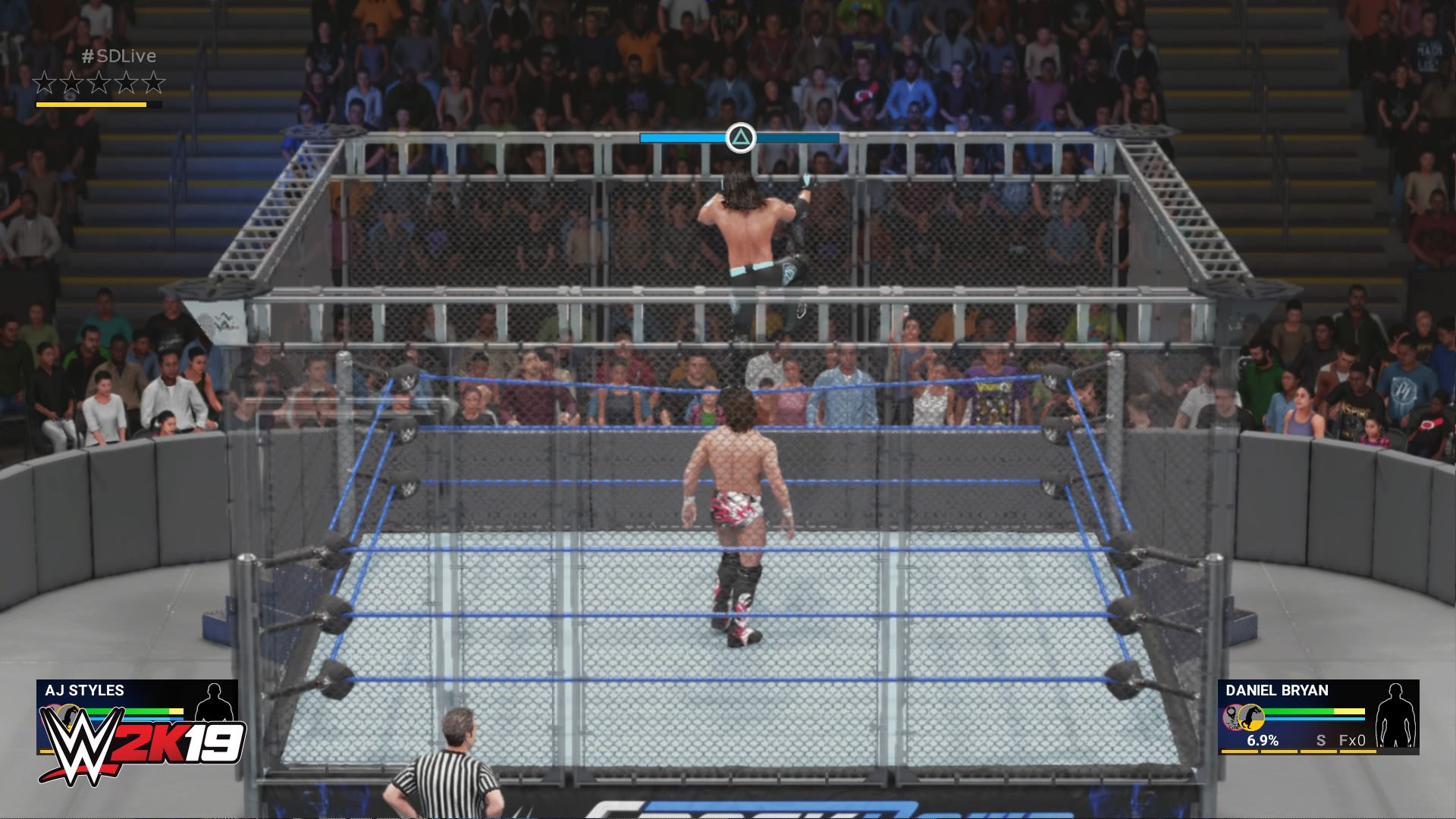This screenshot has height=819, width=1456.
Task: Select AJ Styles' wrestler portrait silhouette
Action: coord(215,703)
